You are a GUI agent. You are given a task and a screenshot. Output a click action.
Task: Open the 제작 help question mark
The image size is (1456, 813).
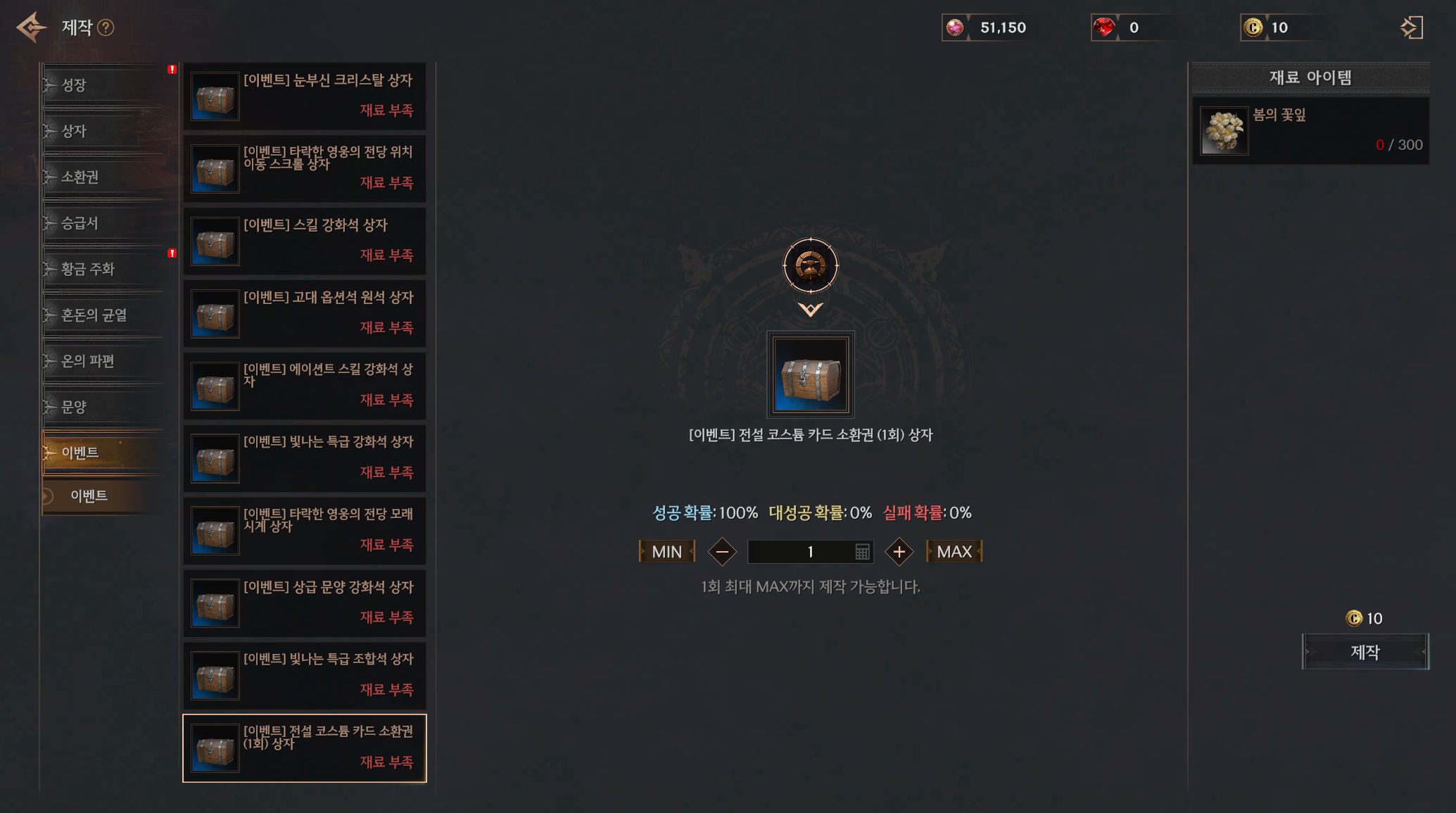(x=106, y=27)
